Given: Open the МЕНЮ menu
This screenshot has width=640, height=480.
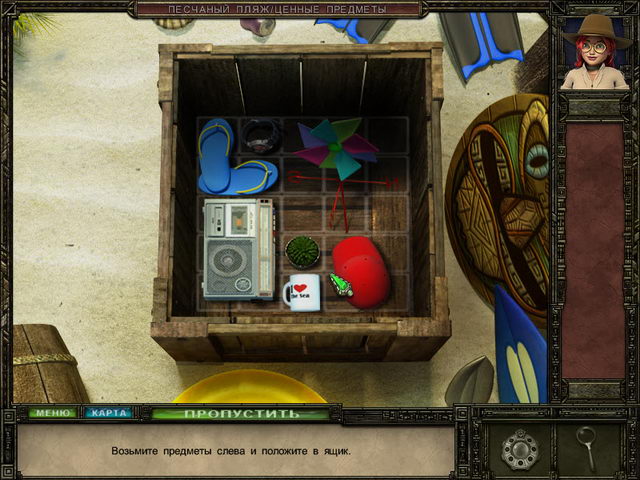Looking at the screenshot, I should tap(50, 412).
